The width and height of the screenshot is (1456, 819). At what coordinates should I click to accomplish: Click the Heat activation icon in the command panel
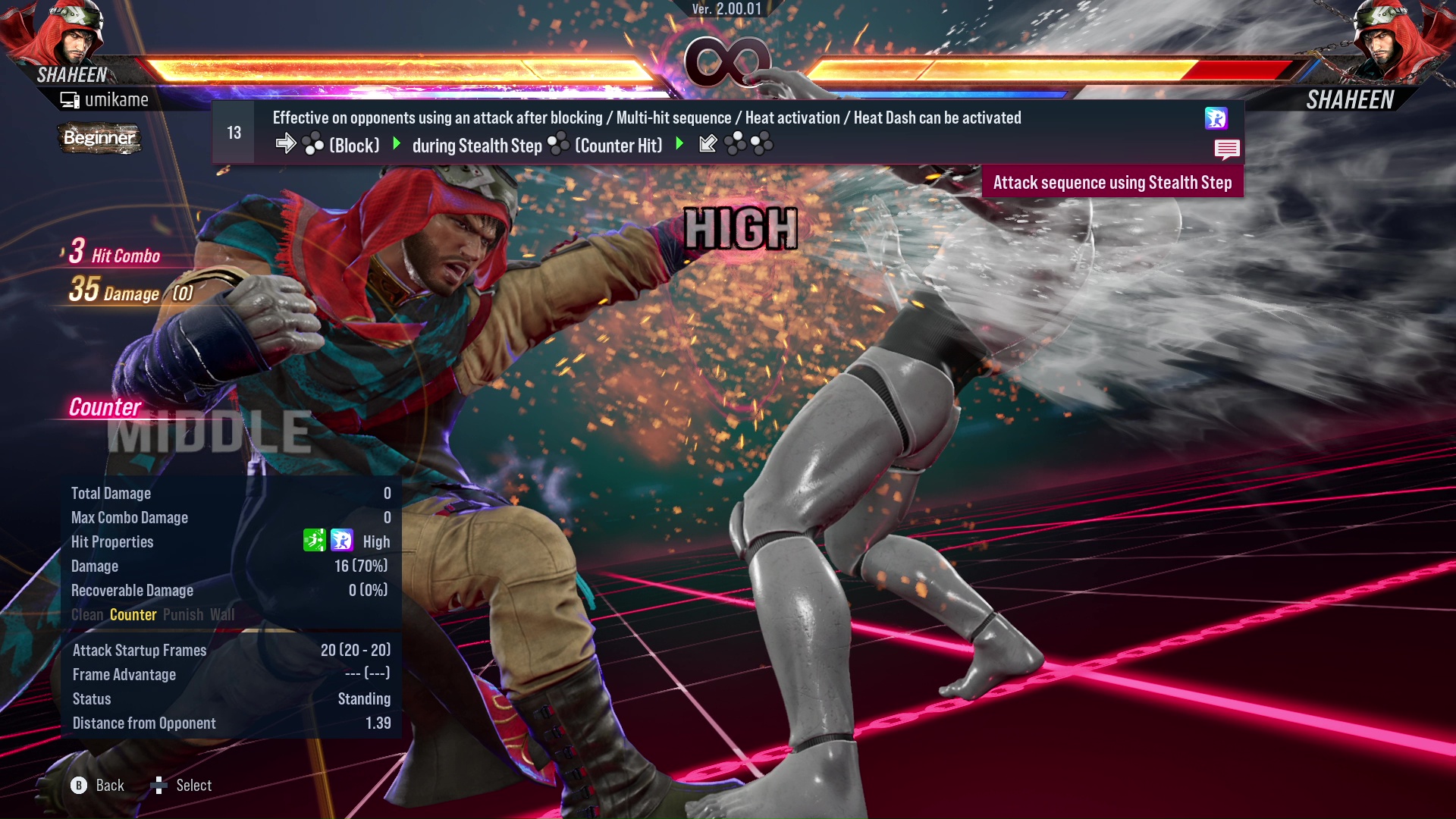point(1218,118)
